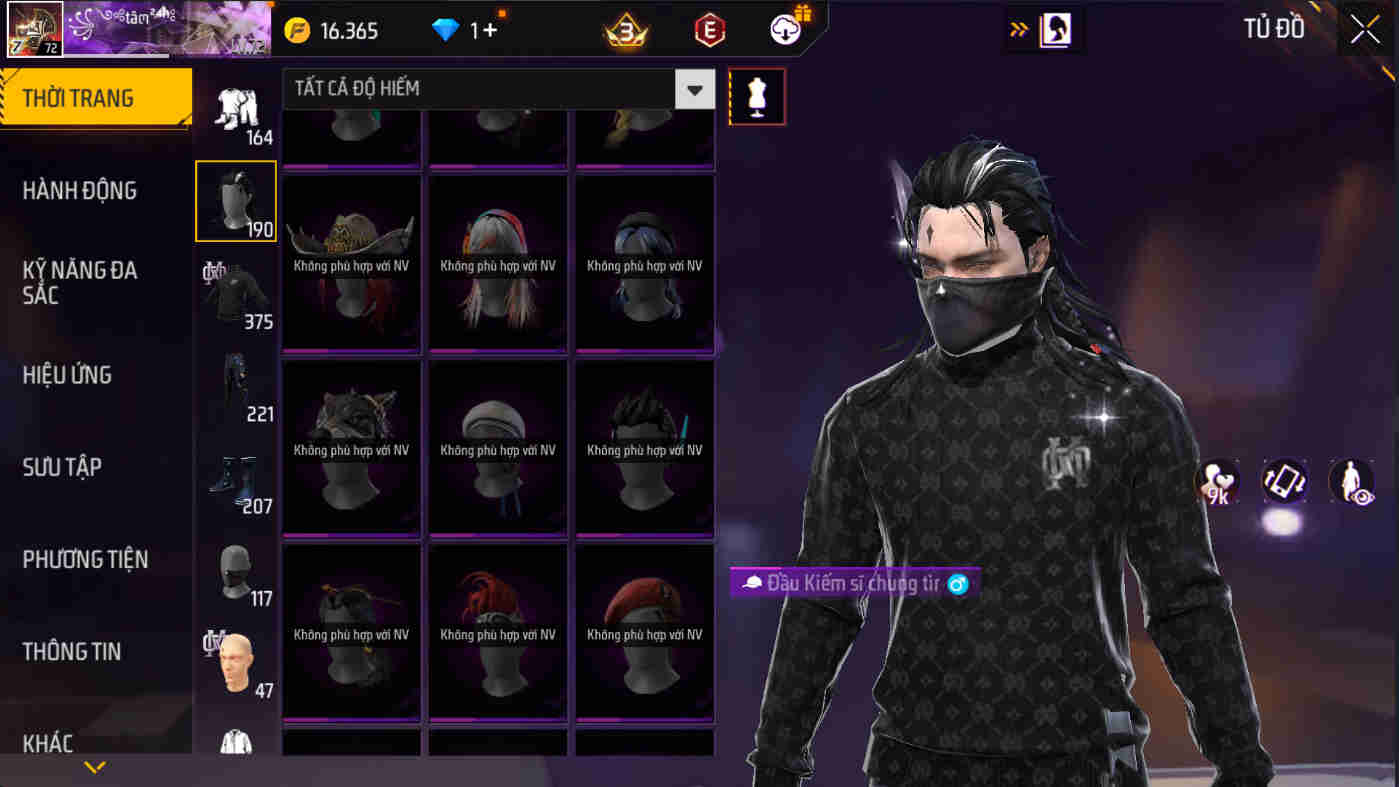This screenshot has height=787, width=1399.
Task: Open the pants category showing 221 items
Action: pyautogui.click(x=236, y=385)
